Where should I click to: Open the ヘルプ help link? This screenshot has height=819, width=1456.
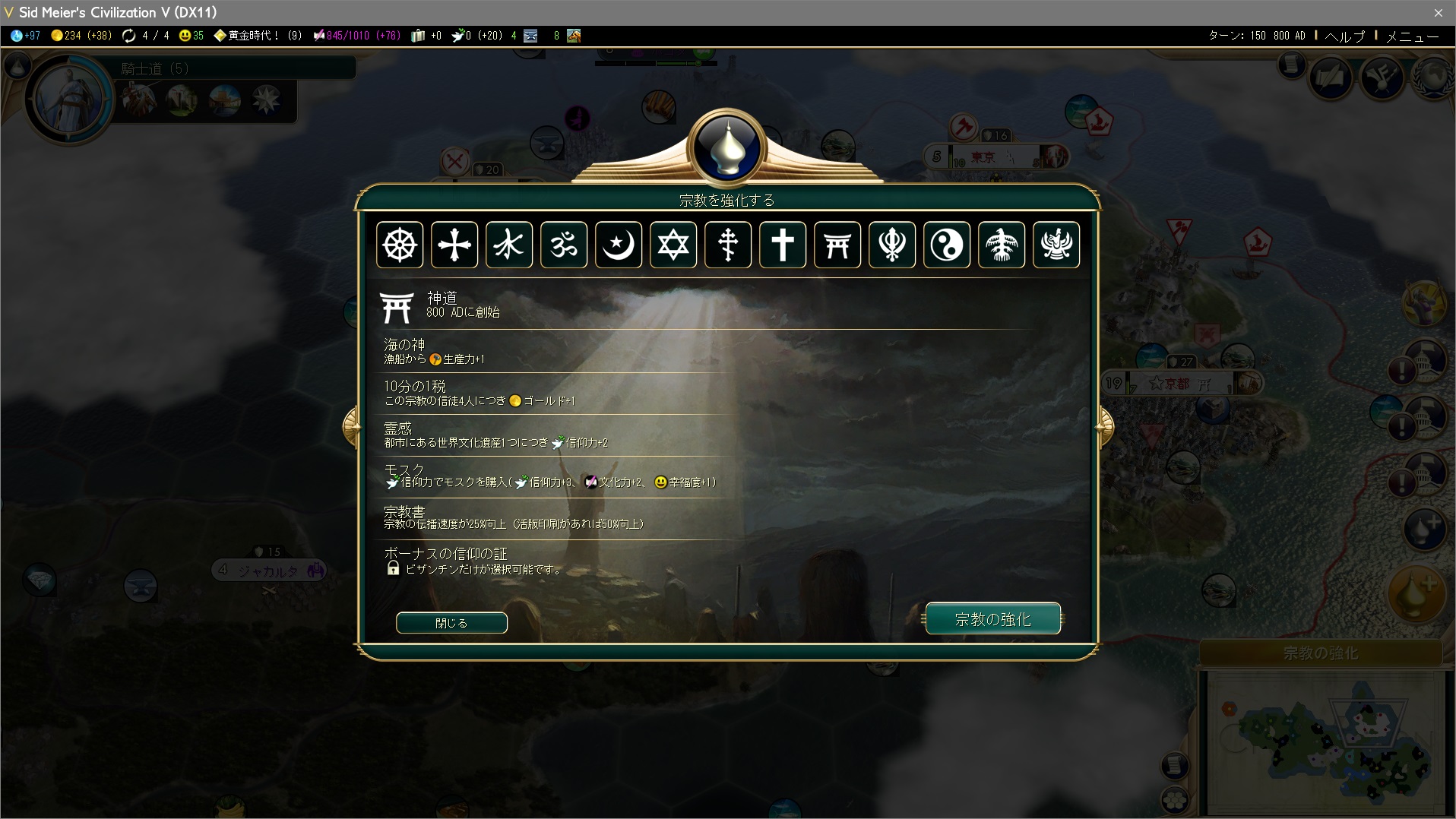coord(1345,36)
